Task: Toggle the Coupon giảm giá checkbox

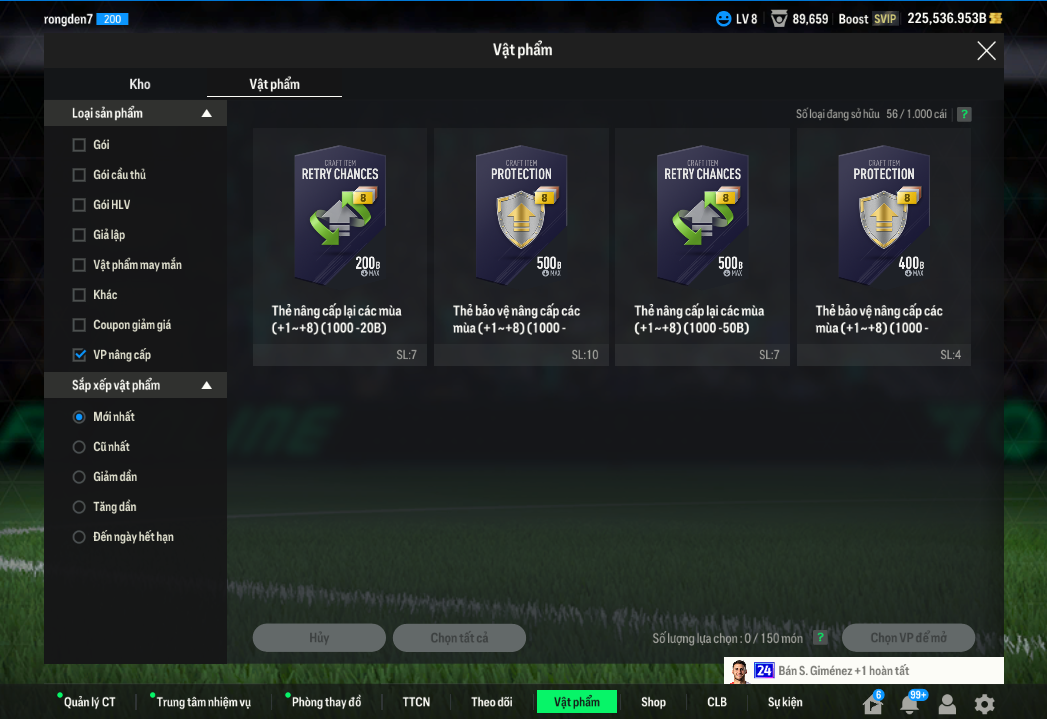Action: coord(80,325)
